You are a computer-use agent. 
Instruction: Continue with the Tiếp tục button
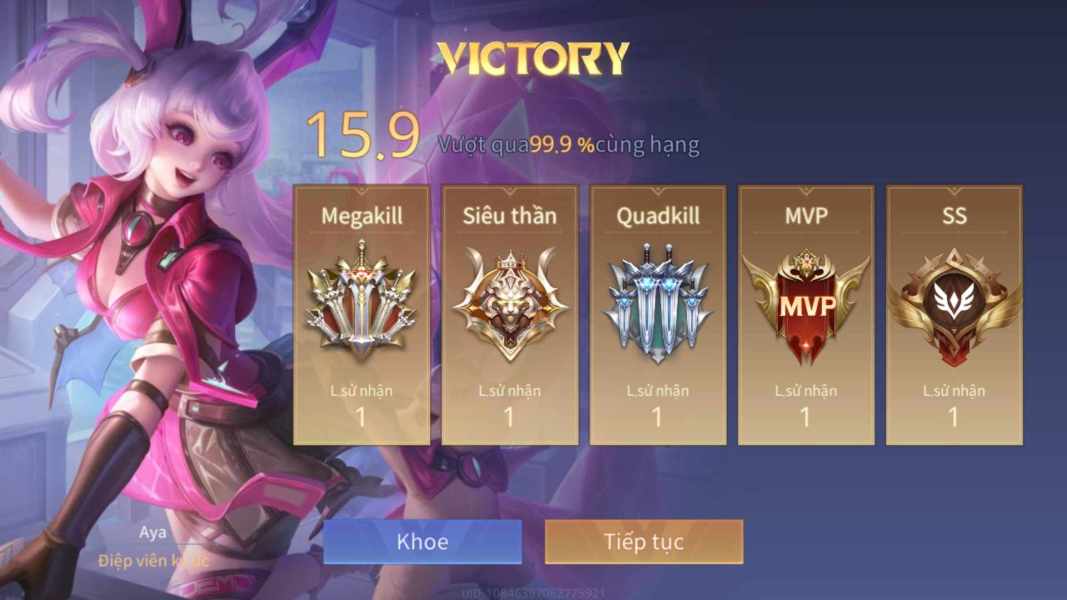tap(644, 542)
